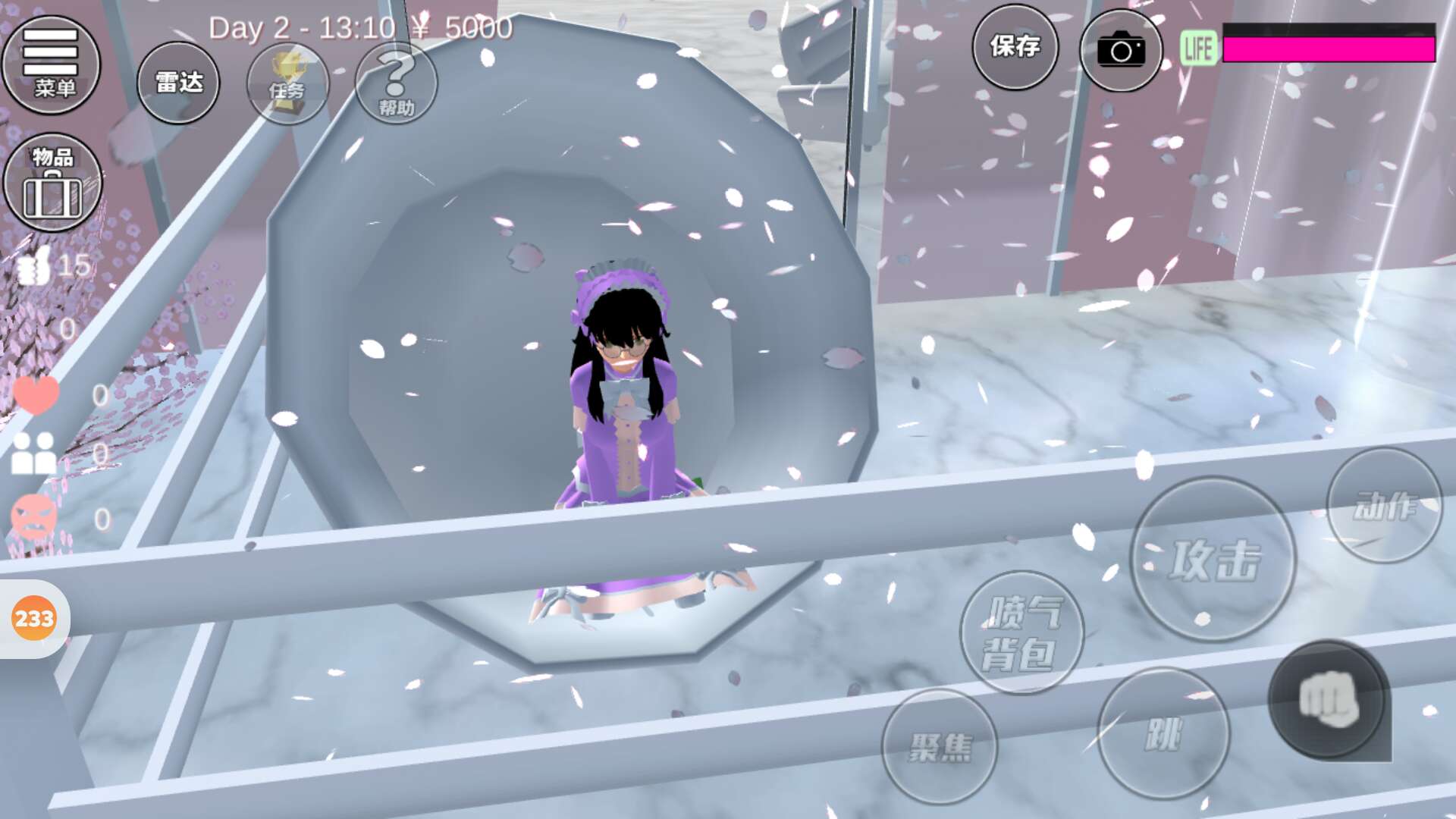This screenshot has height=819, width=1456.
Task: Tap the 聚焦 focus button
Action: click(x=940, y=747)
